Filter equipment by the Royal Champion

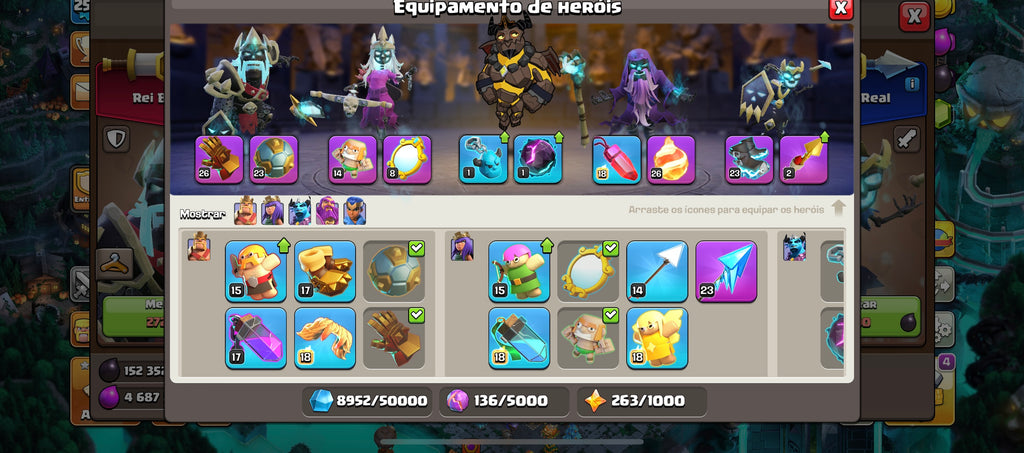355,211
